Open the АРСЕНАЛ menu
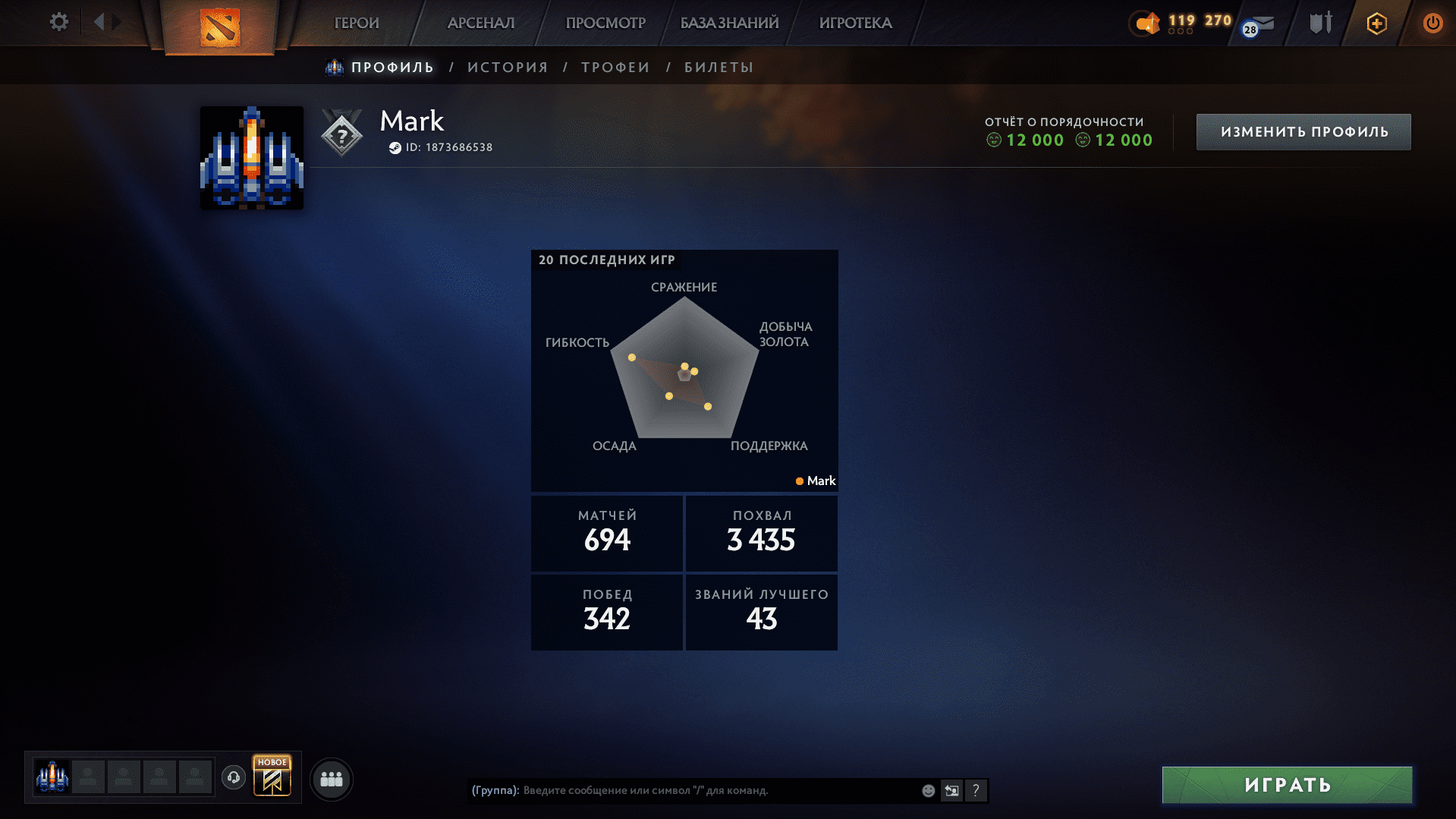 481,23
